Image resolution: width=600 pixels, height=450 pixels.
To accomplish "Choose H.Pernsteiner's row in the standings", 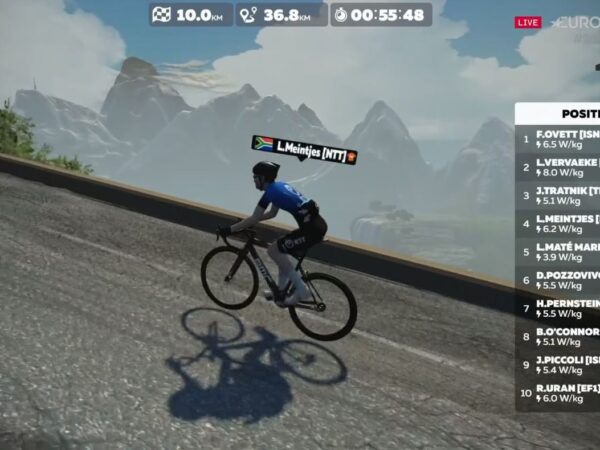I will [x=566, y=308].
